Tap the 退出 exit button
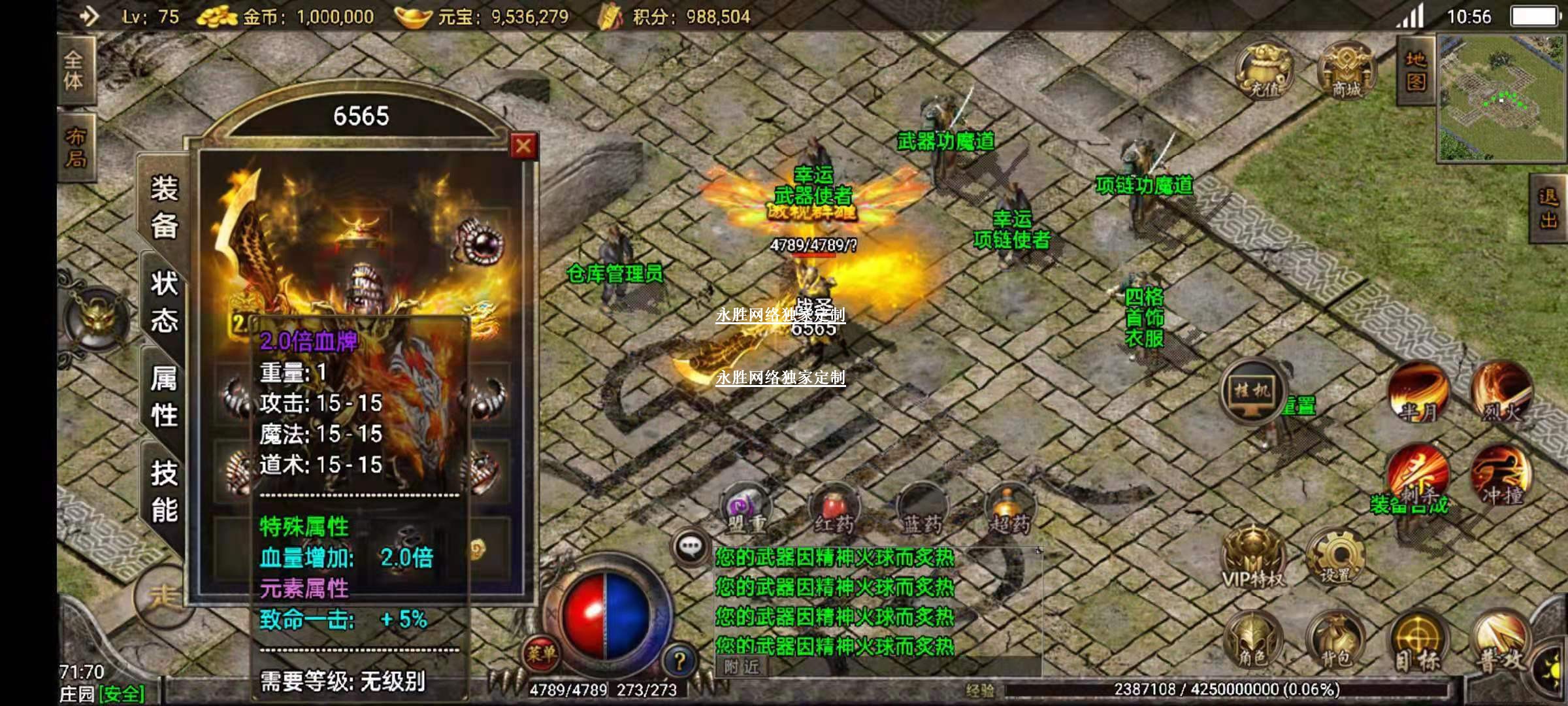 (x=1548, y=208)
